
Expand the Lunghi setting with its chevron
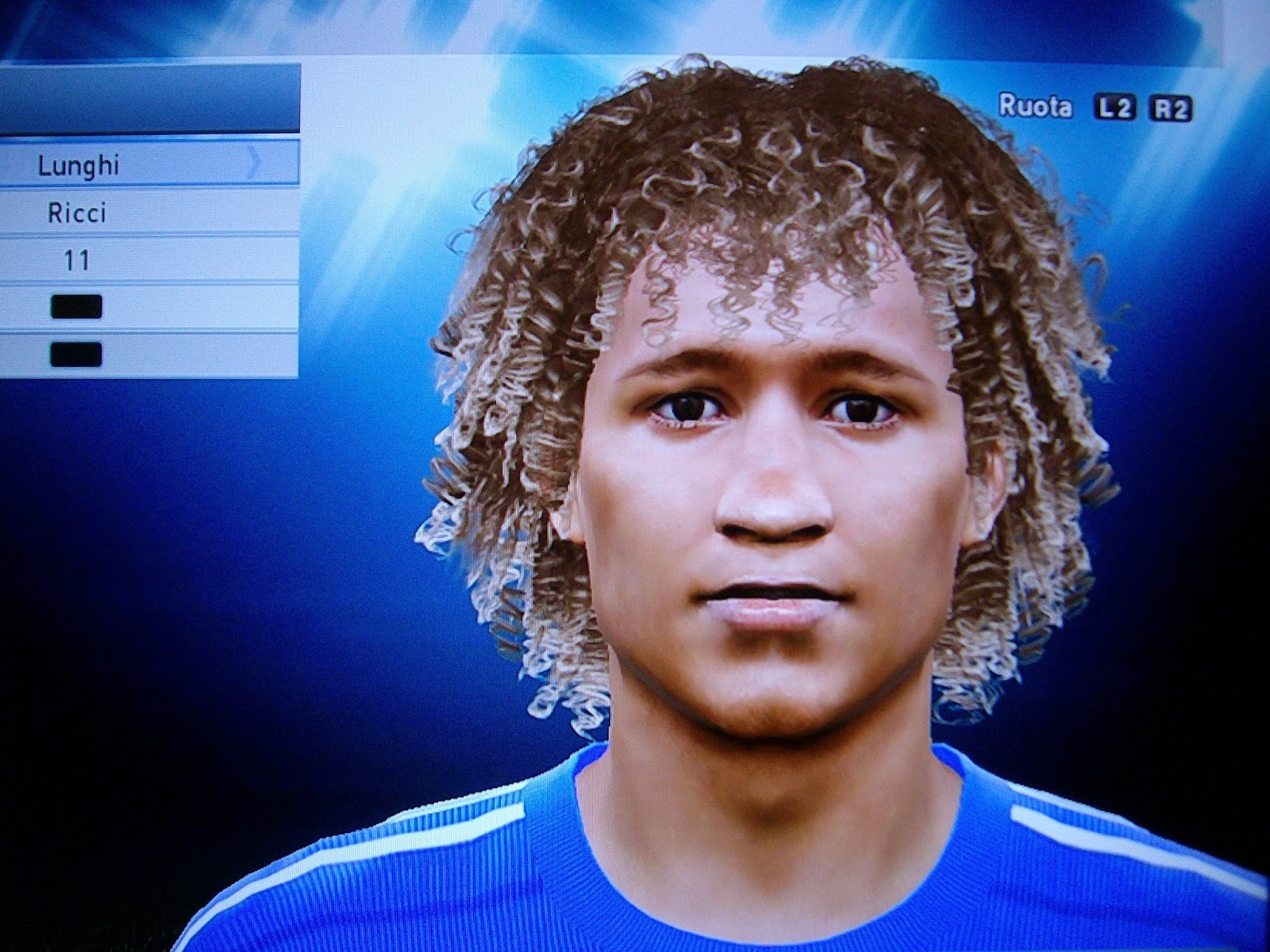click(x=252, y=161)
